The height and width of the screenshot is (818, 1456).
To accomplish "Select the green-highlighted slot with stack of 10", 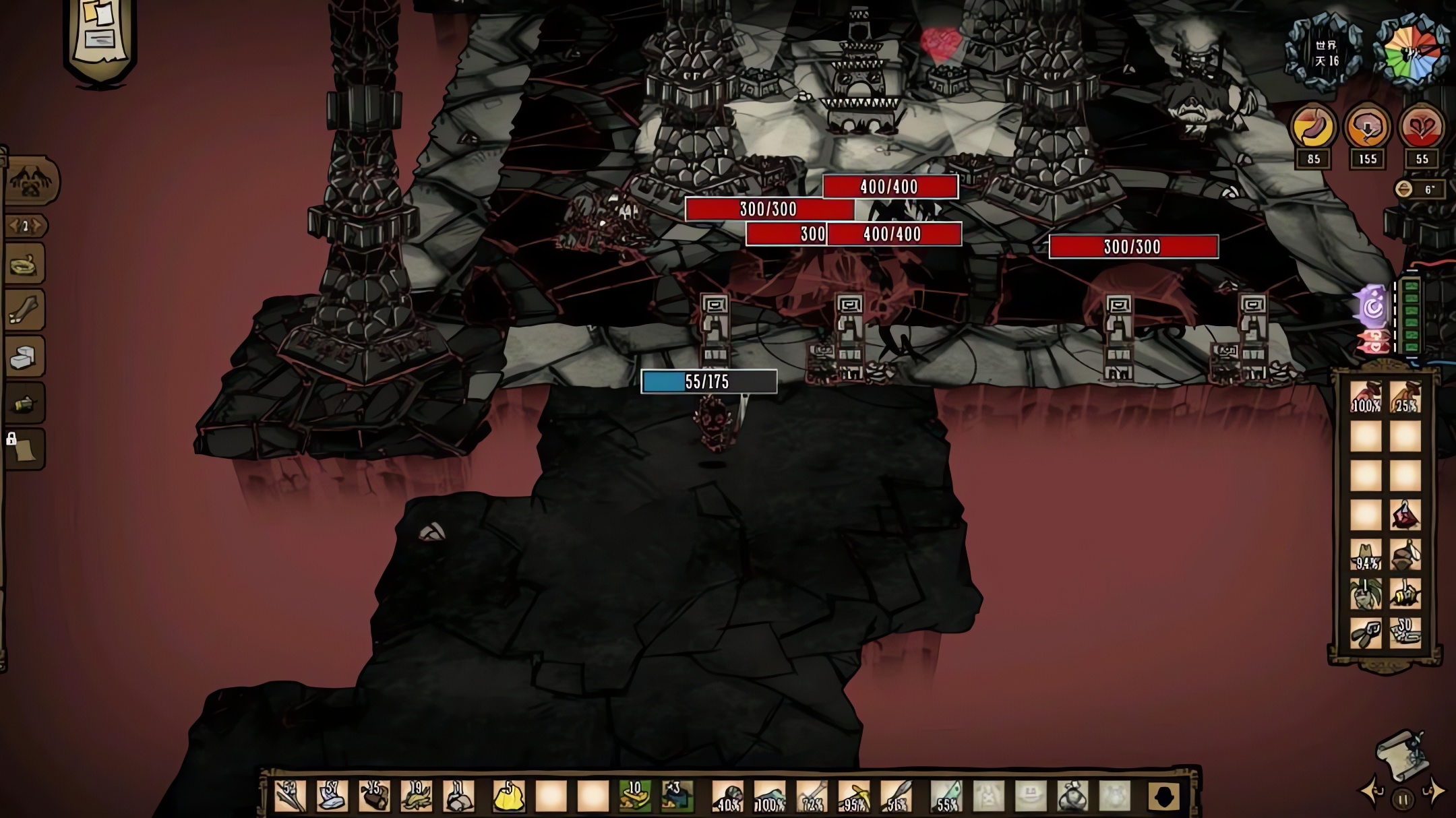I will coord(634,797).
